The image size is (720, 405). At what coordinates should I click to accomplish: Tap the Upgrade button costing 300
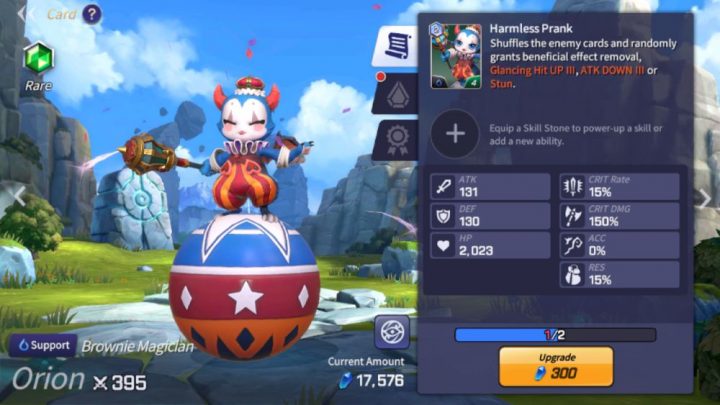pyautogui.click(x=555, y=367)
